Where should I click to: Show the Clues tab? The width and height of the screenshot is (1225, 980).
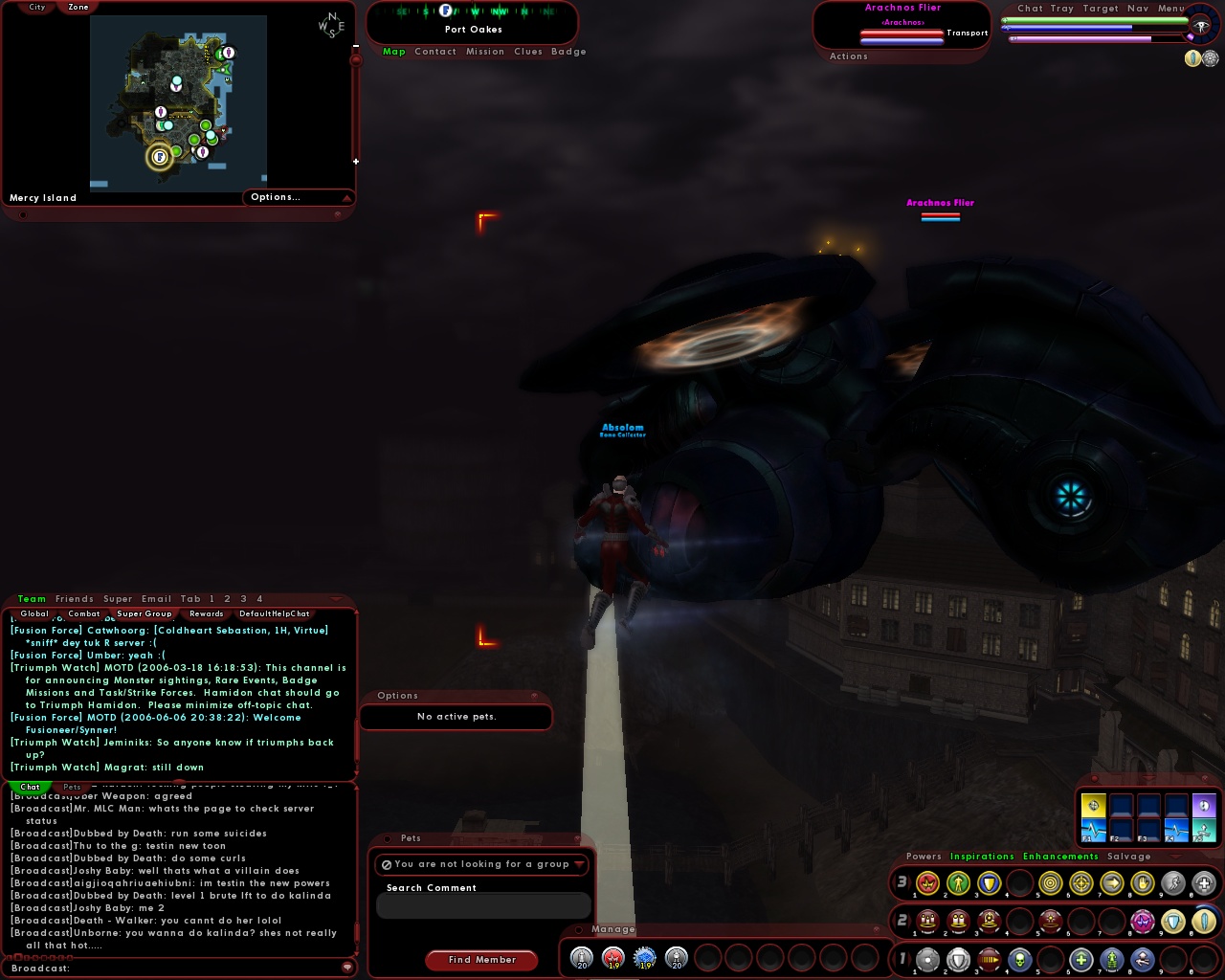(x=528, y=52)
